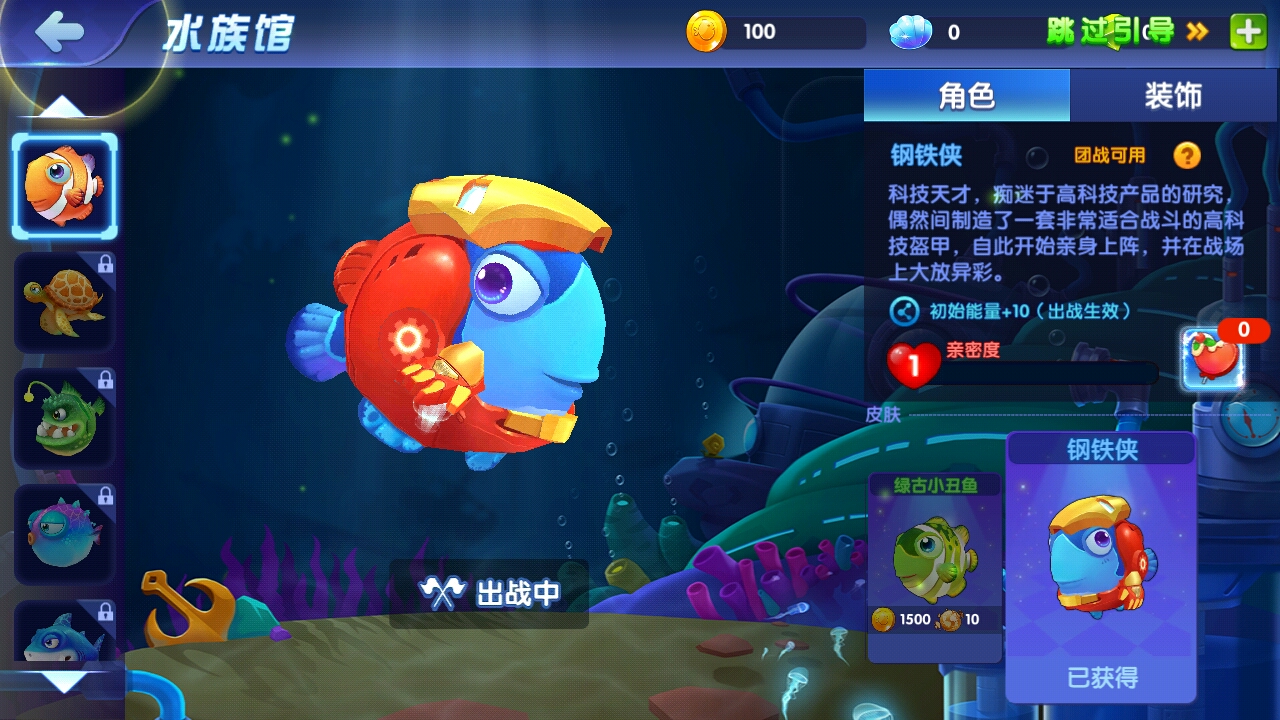Switch to the 角色 tab
Screen dimensions: 1280x720
point(966,95)
